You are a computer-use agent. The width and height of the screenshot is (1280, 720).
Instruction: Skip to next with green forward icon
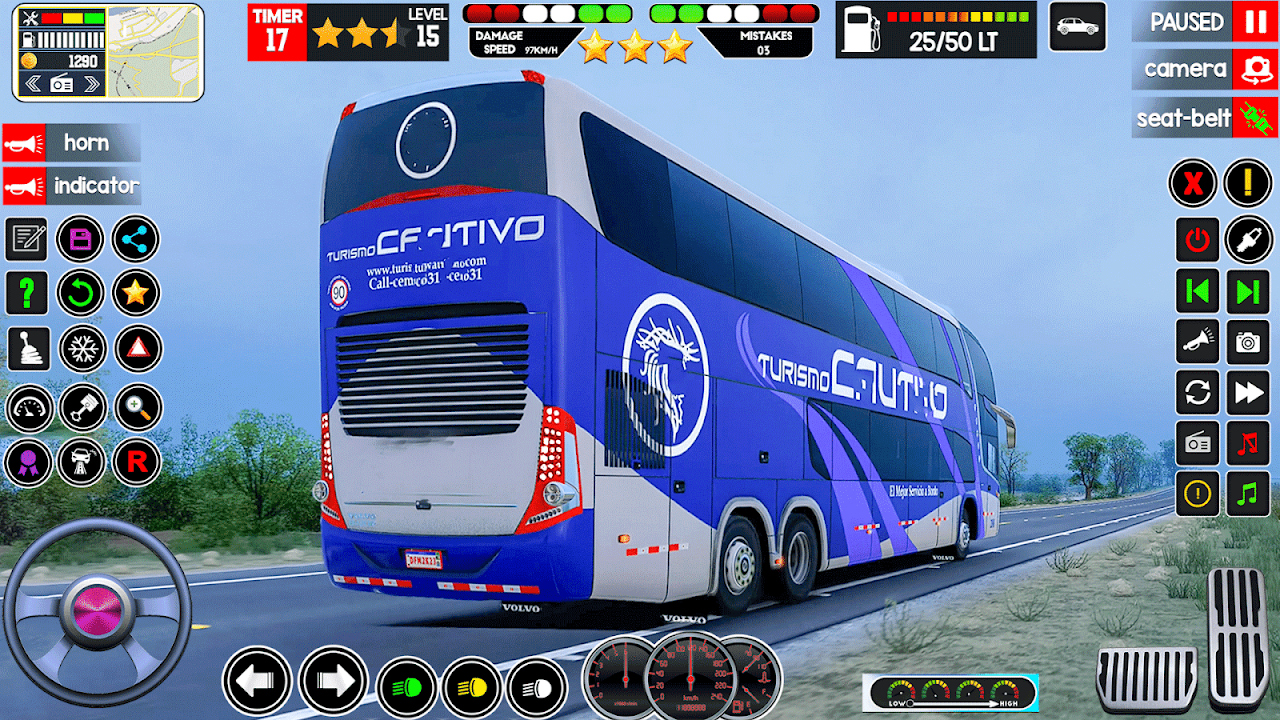click(1248, 291)
